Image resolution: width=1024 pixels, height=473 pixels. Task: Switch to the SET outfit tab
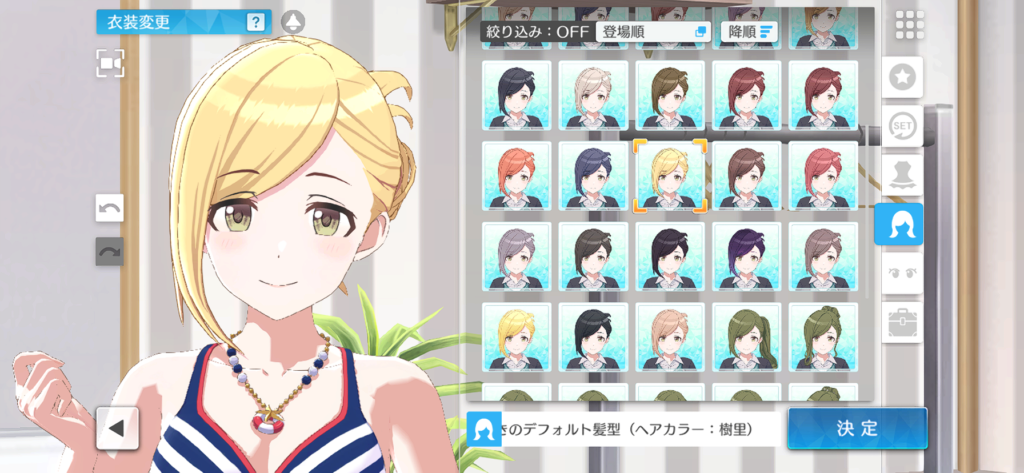[x=905, y=127]
